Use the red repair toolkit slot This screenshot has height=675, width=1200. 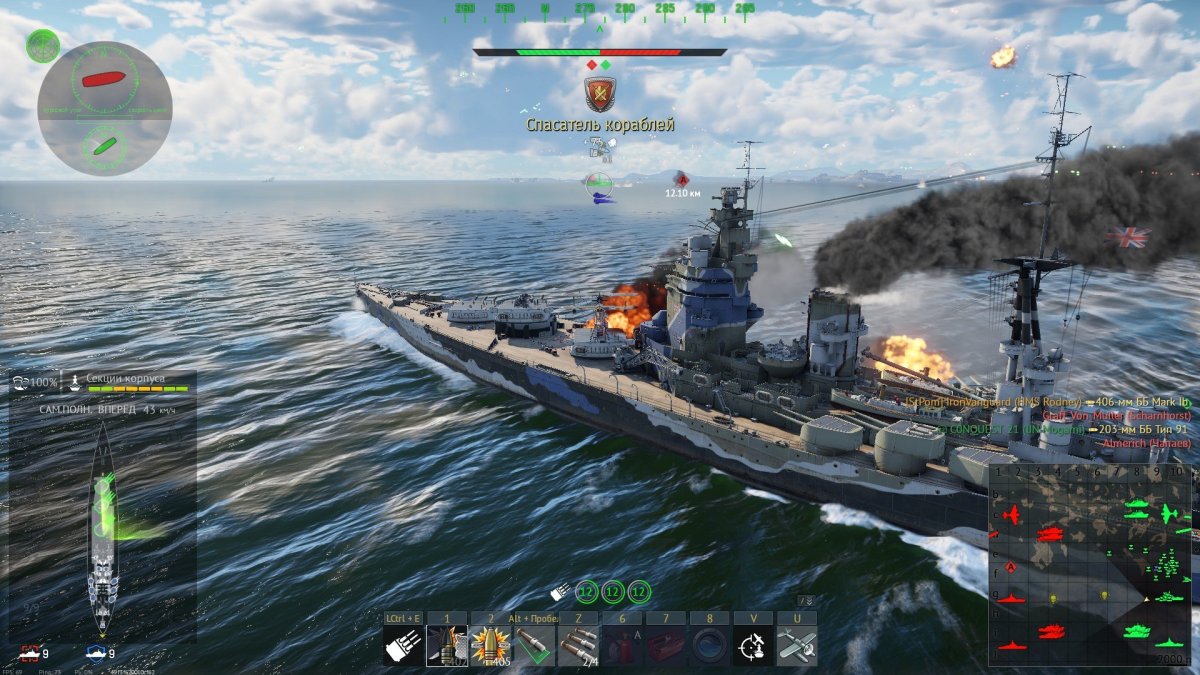tap(664, 646)
